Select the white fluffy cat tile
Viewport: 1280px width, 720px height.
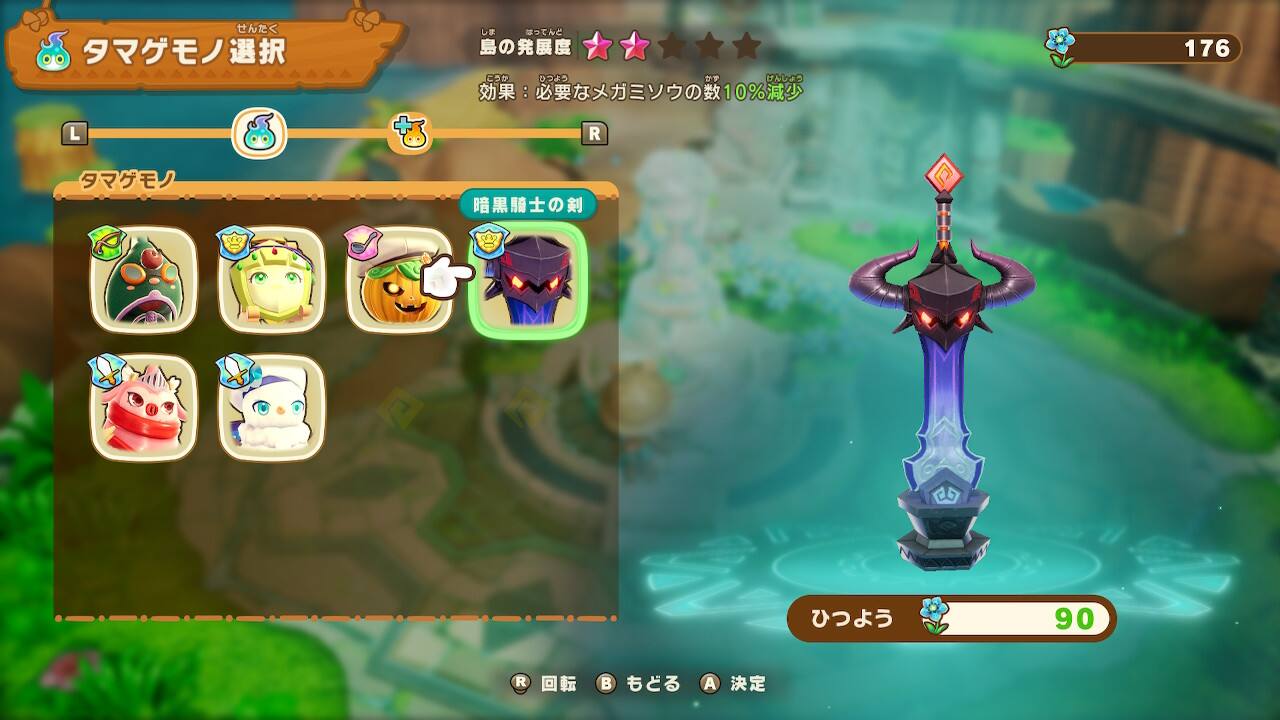(271, 408)
